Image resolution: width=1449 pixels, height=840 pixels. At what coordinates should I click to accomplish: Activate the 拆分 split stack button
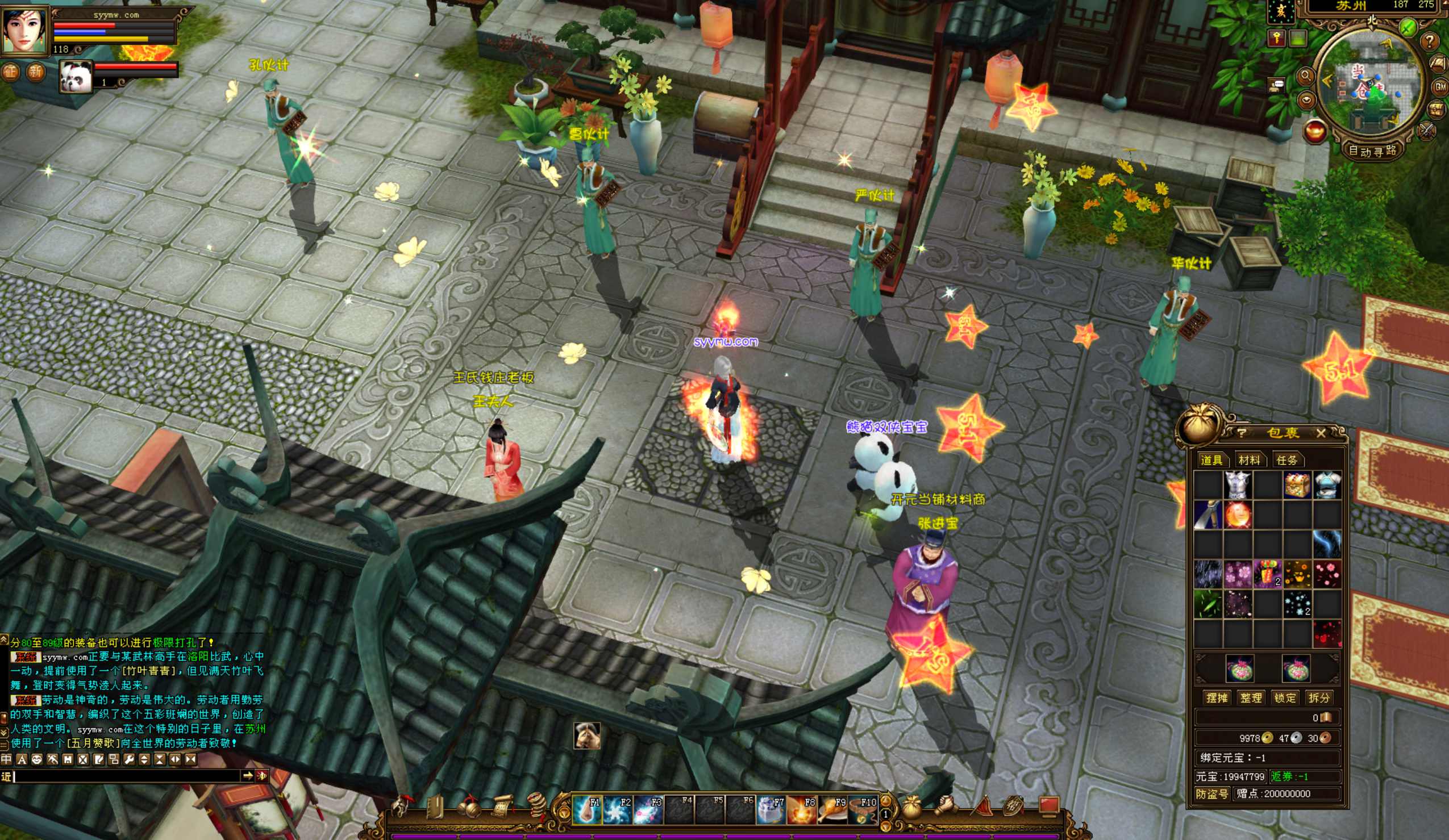coord(1318,697)
